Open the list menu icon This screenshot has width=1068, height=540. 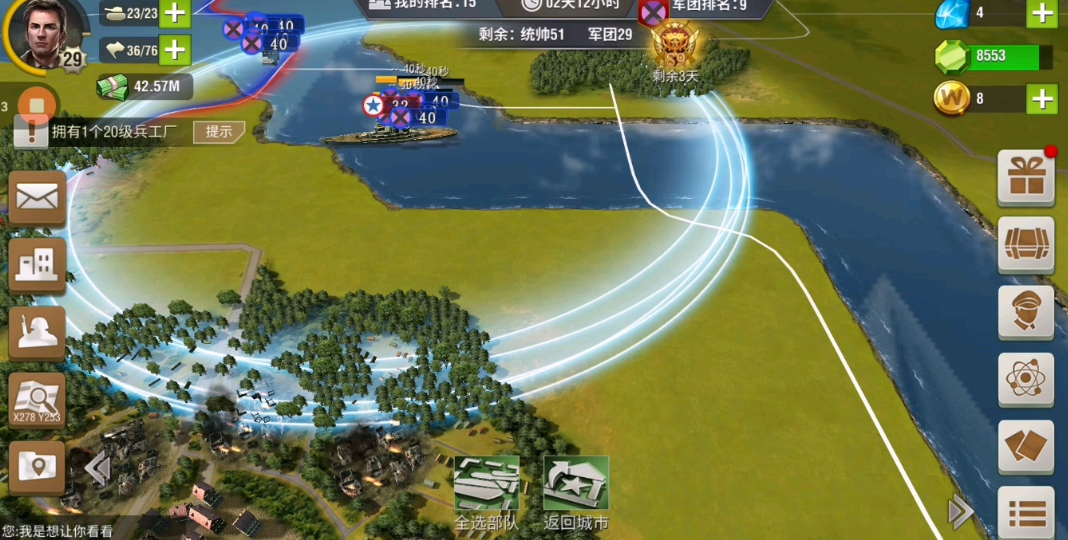(1026, 514)
